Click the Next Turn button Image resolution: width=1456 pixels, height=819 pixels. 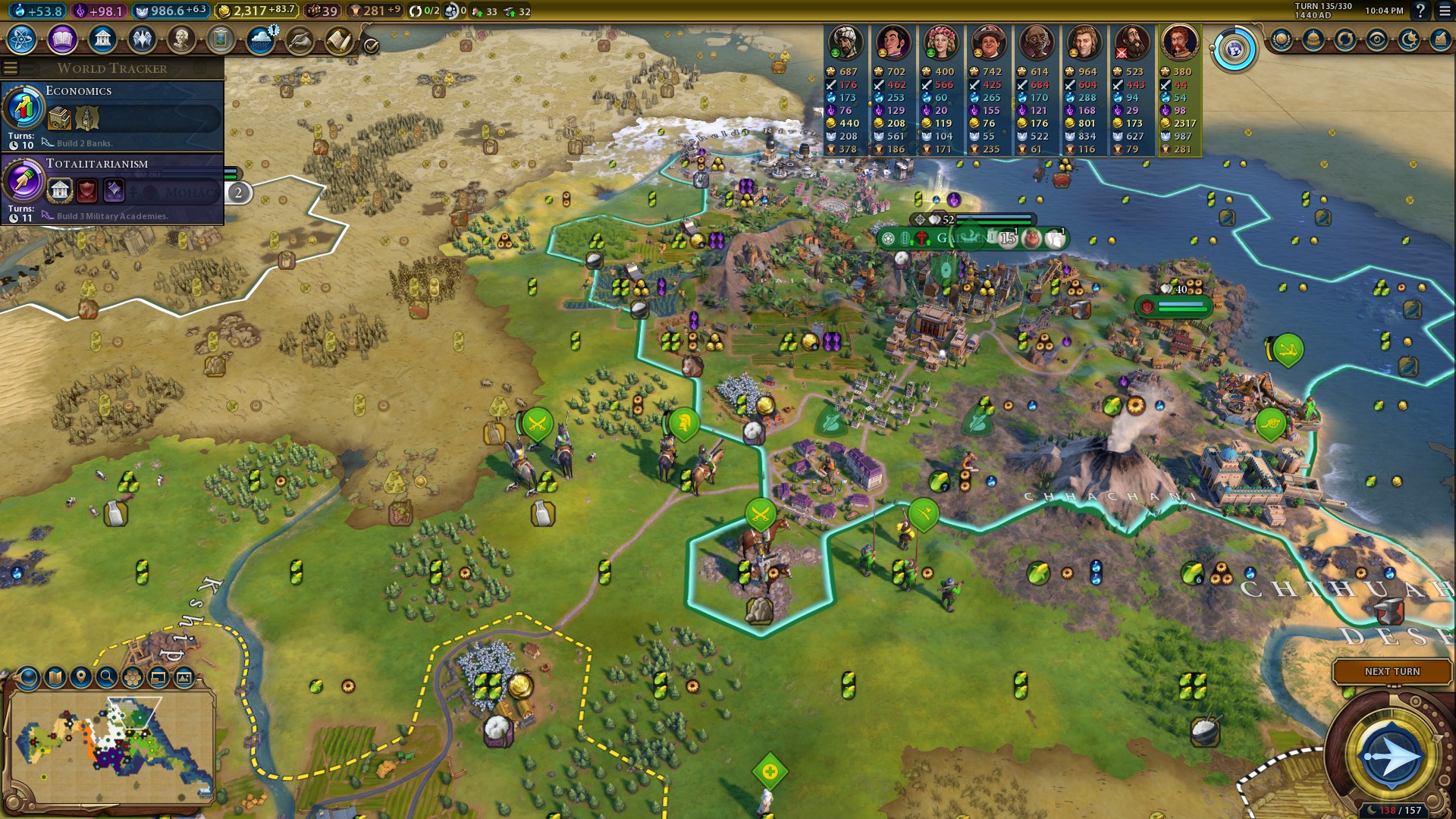click(1392, 672)
